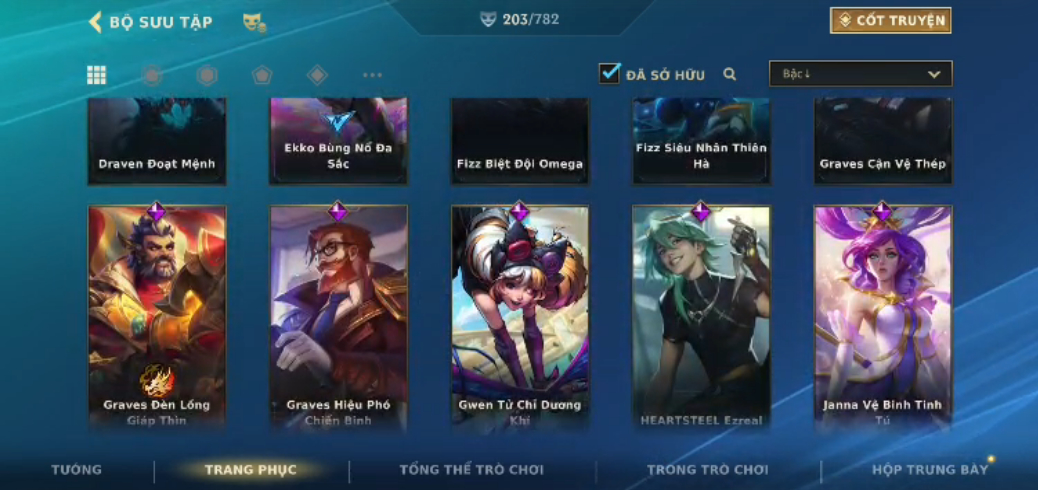Viewport: 1038px width, 490px height.
Task: Switch to the Tổng Thể Trò Chơi tab
Action: pos(471,470)
